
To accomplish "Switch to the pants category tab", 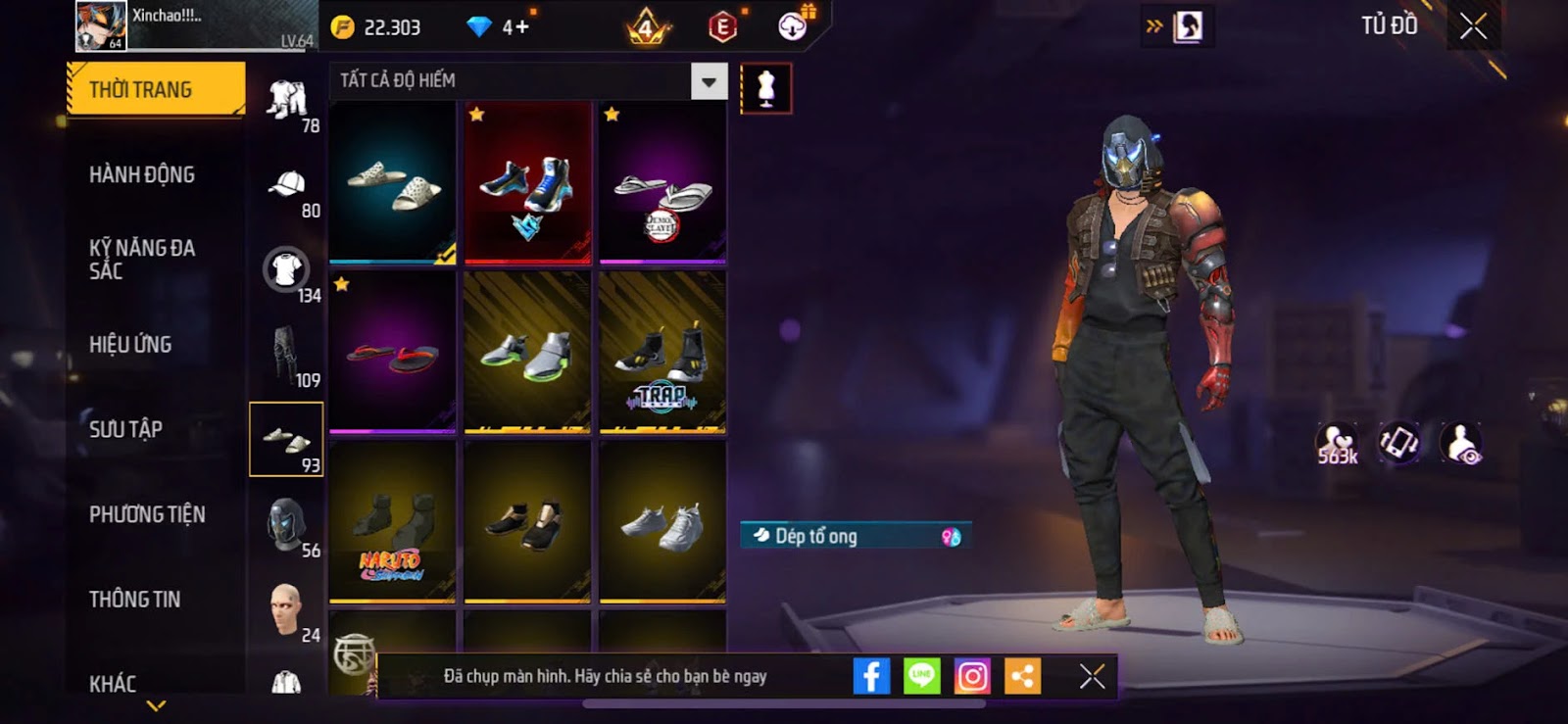I will click(286, 357).
